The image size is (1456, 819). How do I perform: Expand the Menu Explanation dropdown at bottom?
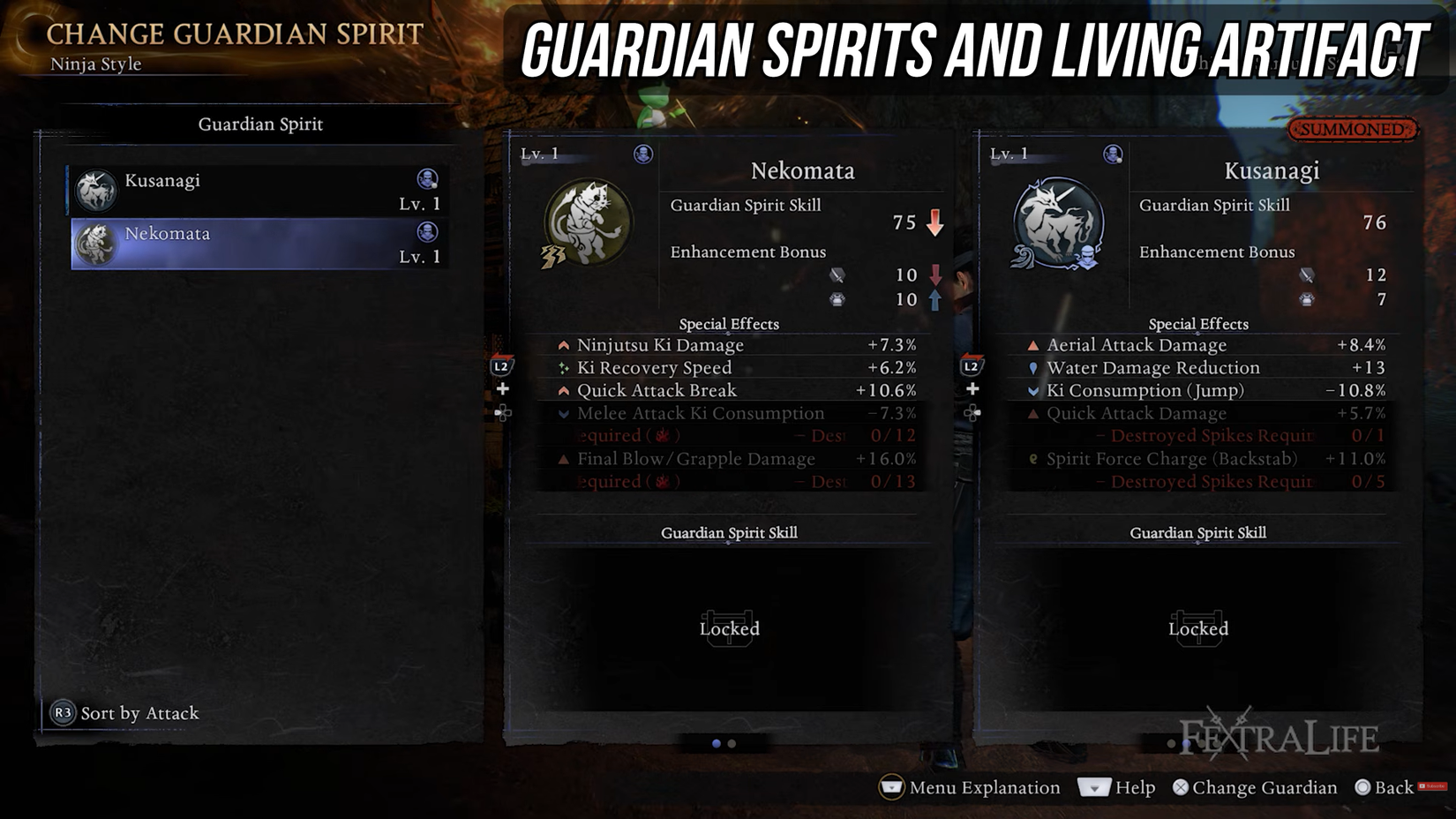[x=890, y=786]
